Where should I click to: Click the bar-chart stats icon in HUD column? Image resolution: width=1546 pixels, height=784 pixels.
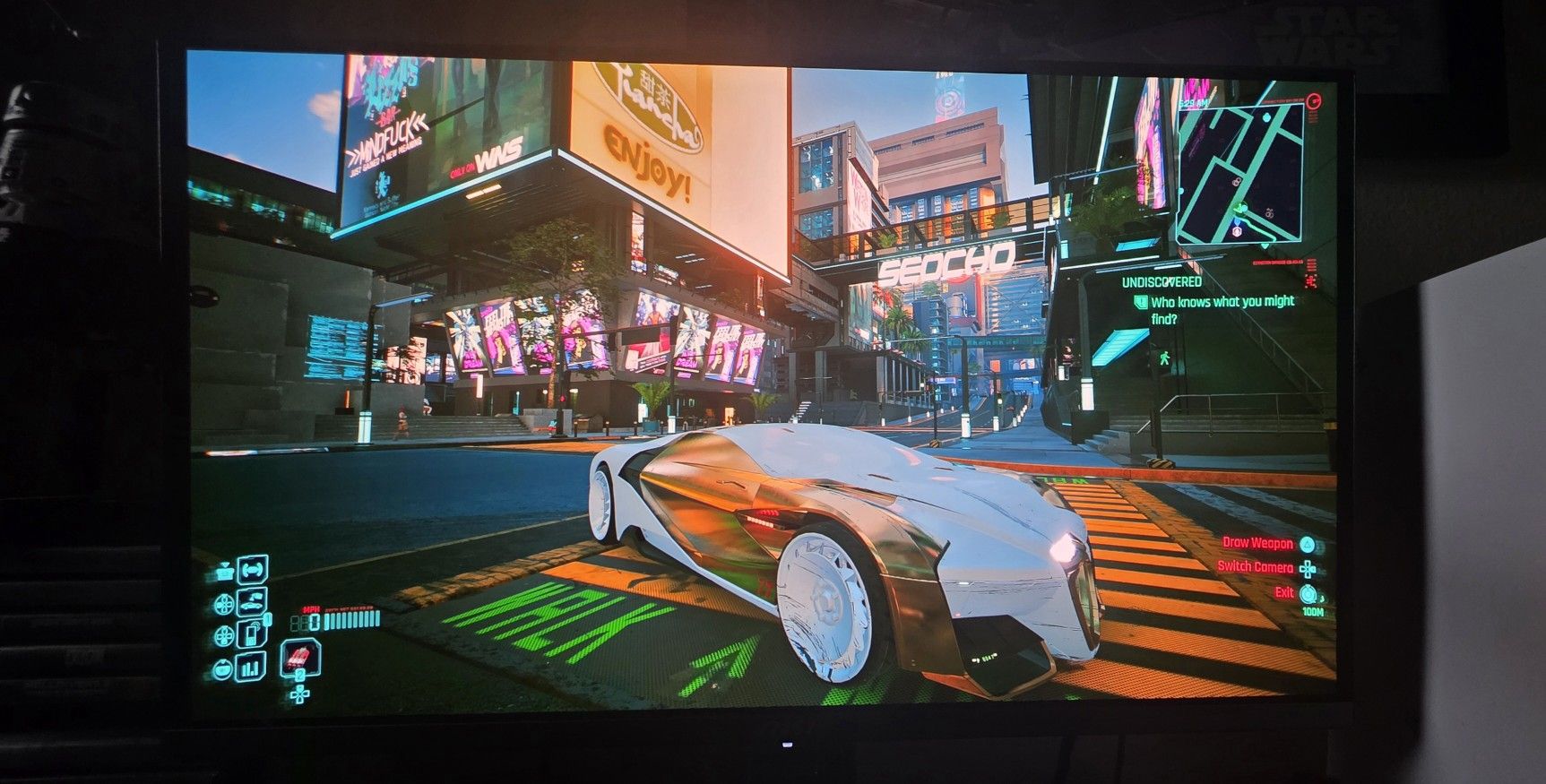pos(250,666)
